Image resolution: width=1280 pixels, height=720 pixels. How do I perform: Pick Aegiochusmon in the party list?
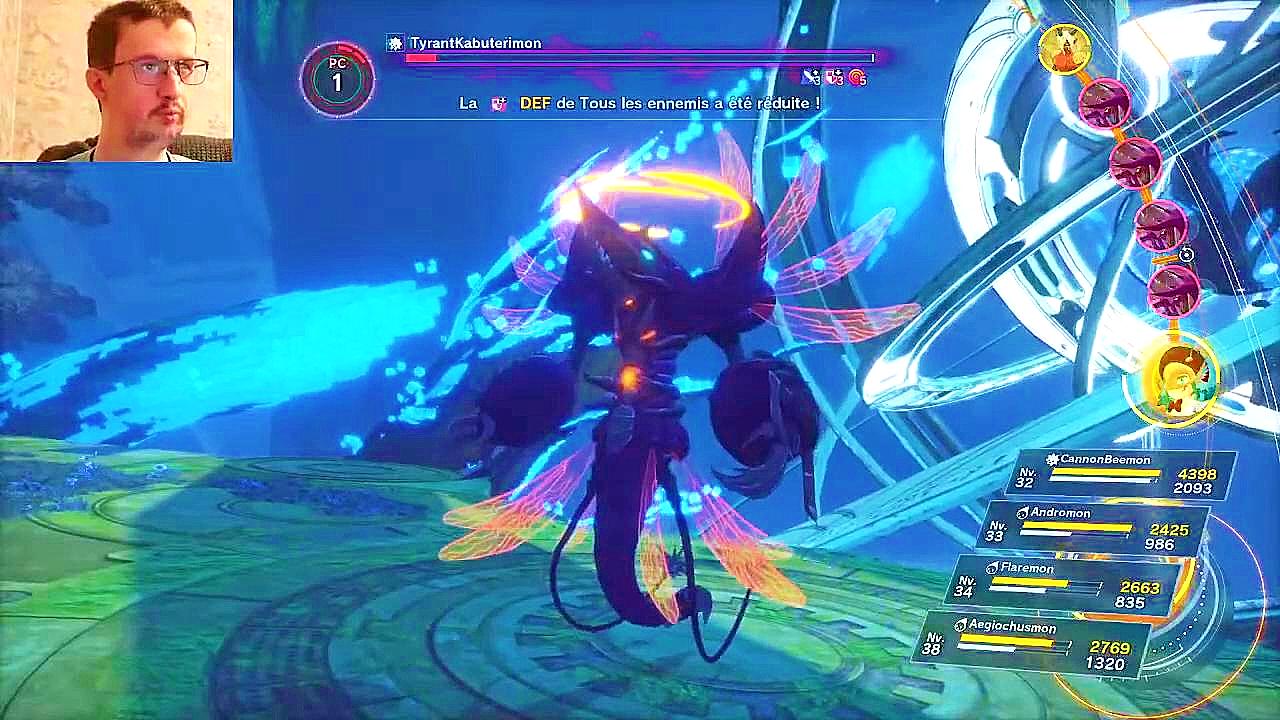click(x=1040, y=642)
